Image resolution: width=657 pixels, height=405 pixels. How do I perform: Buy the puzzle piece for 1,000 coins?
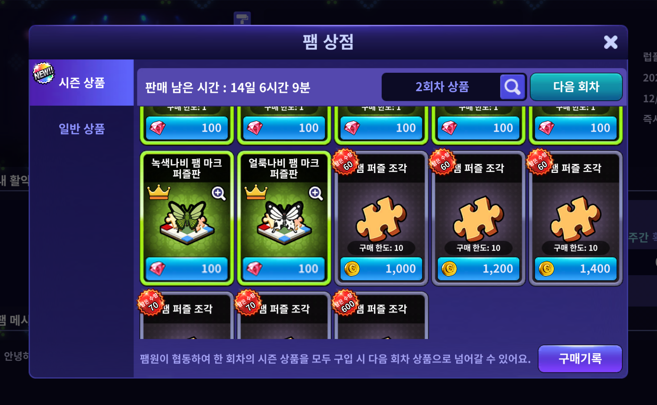click(x=381, y=268)
